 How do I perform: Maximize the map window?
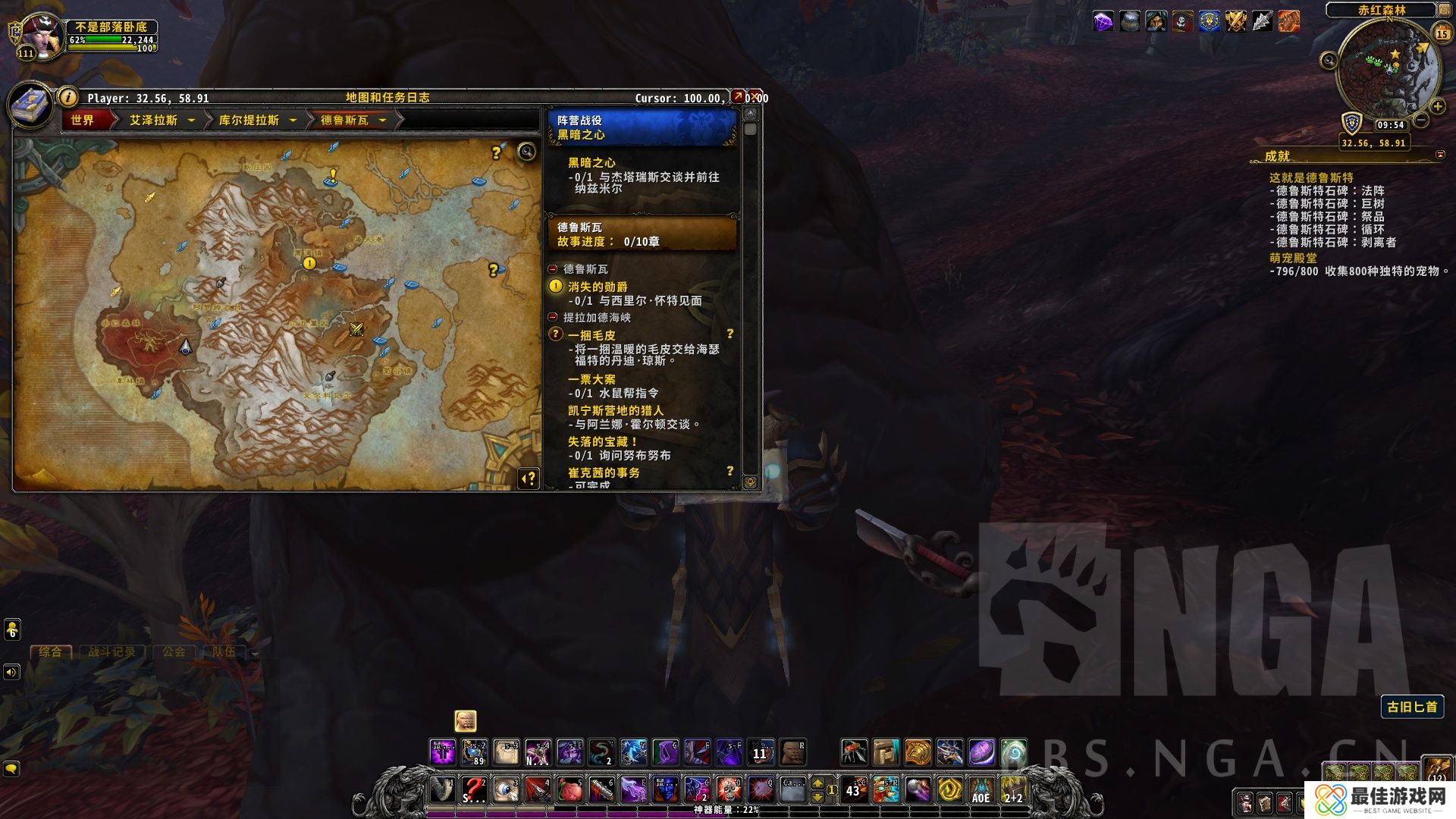point(738,97)
